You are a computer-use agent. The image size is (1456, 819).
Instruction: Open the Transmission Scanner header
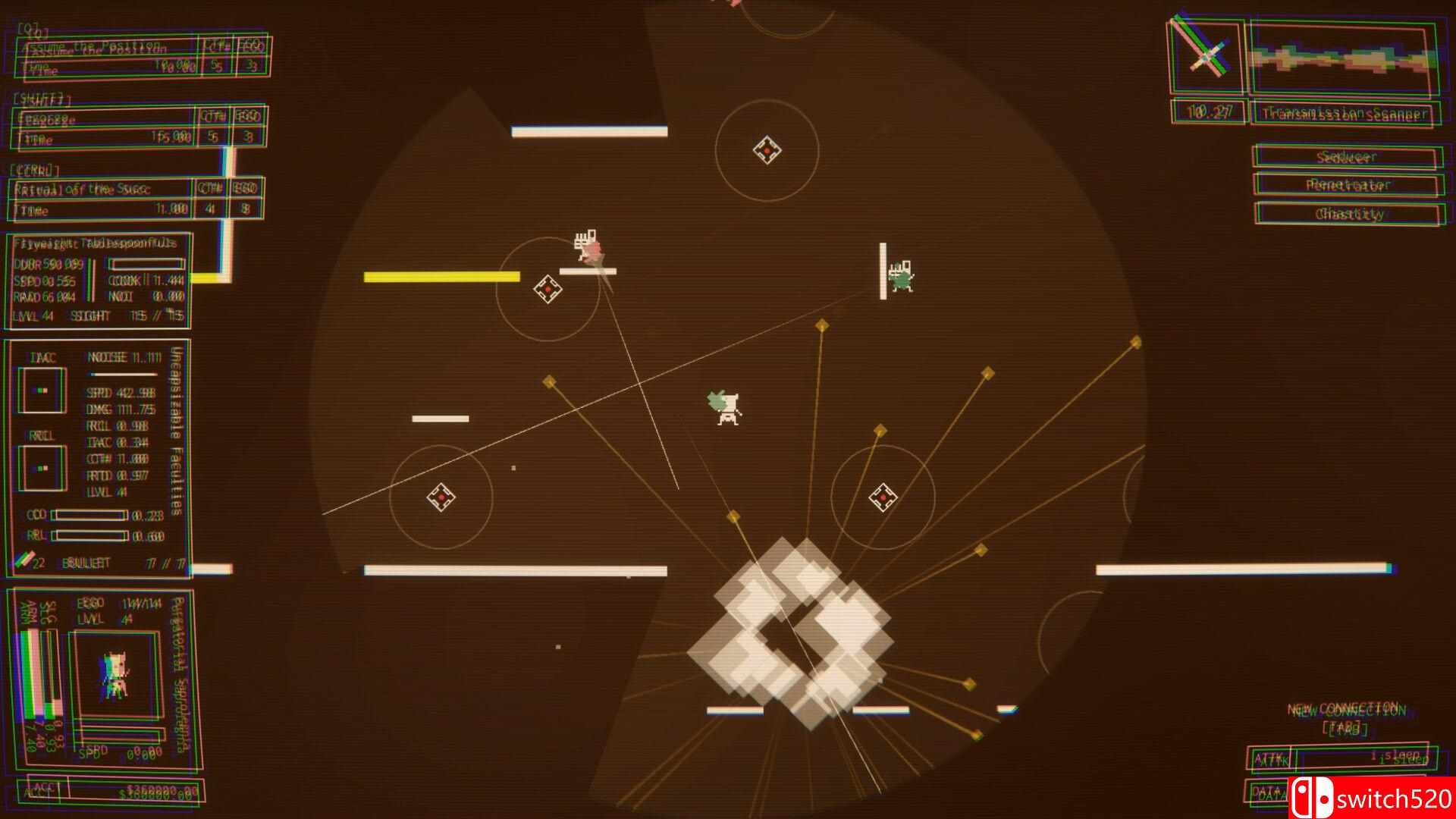pyautogui.click(x=1345, y=114)
